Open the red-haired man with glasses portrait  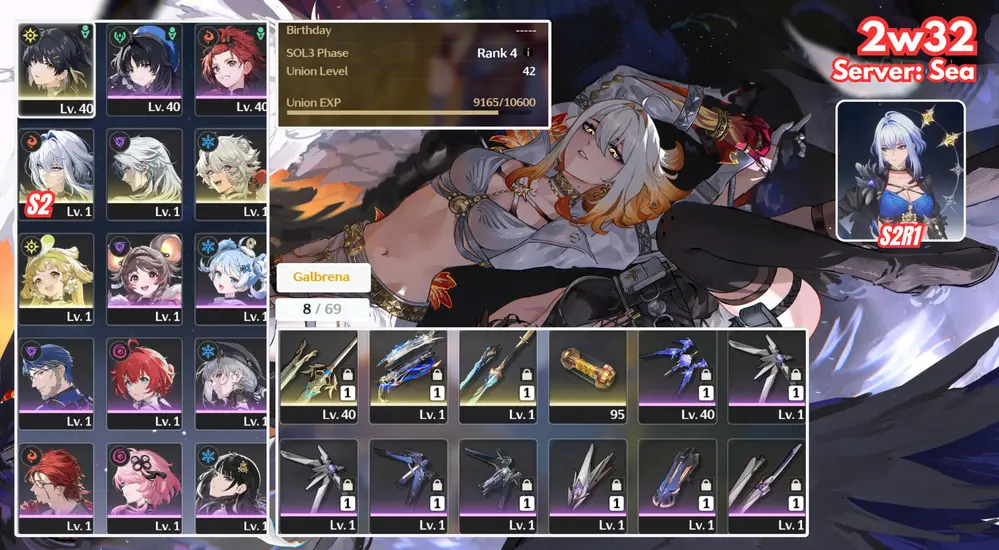[x=57, y=487]
